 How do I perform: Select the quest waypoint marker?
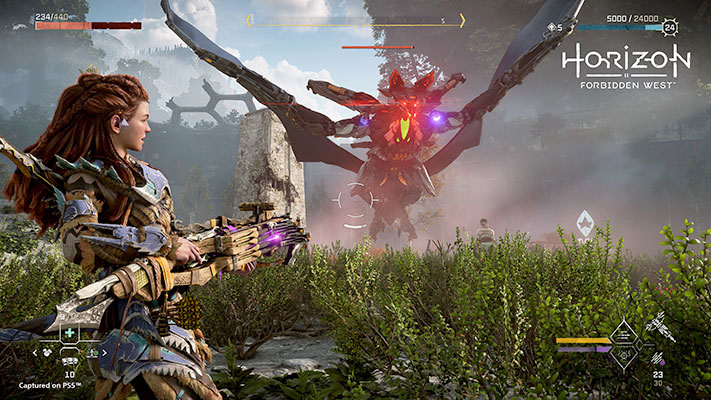(x=585, y=224)
